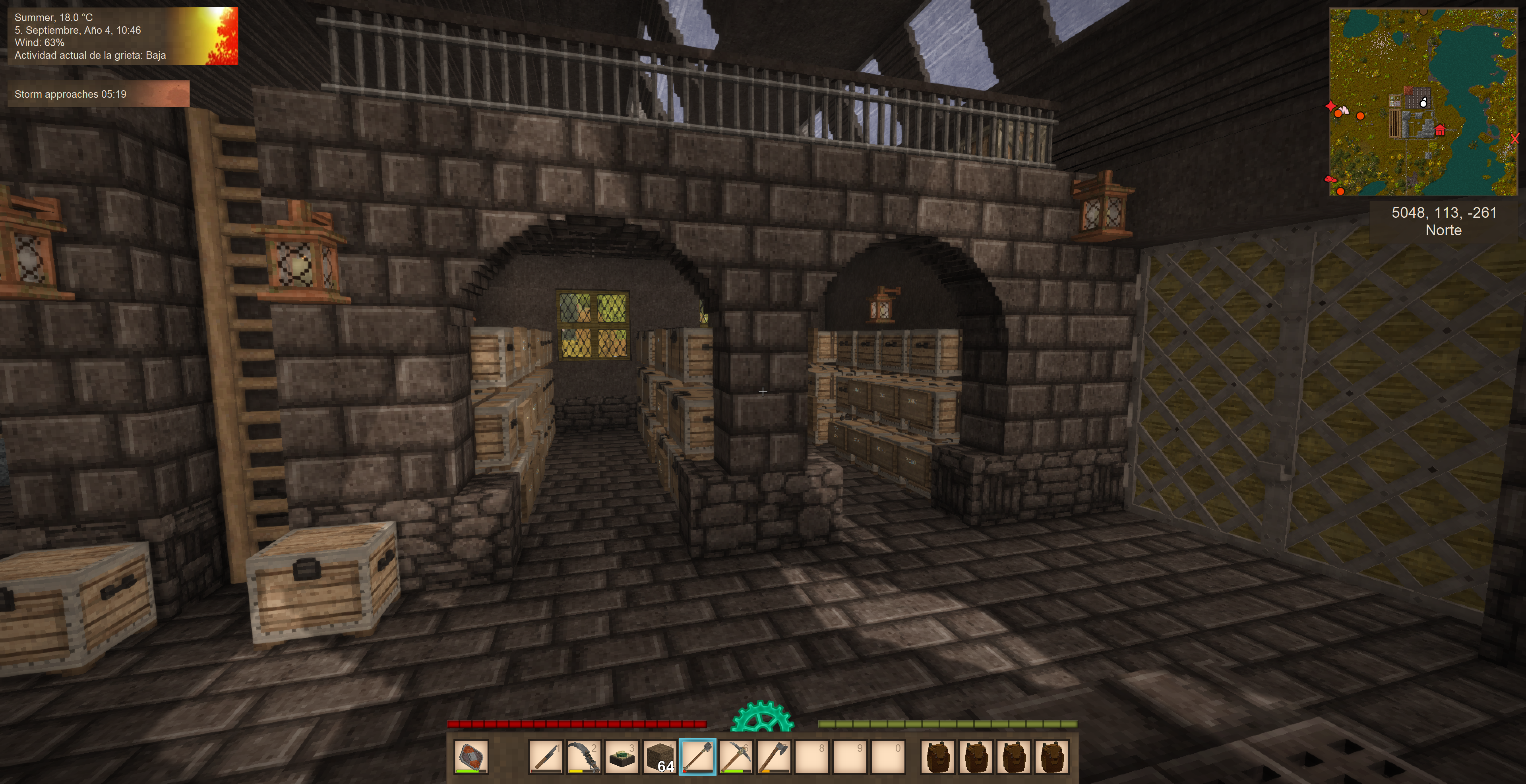1526x784 pixels.
Task: Click the red star waypoint on minimap
Action: (1330, 106)
